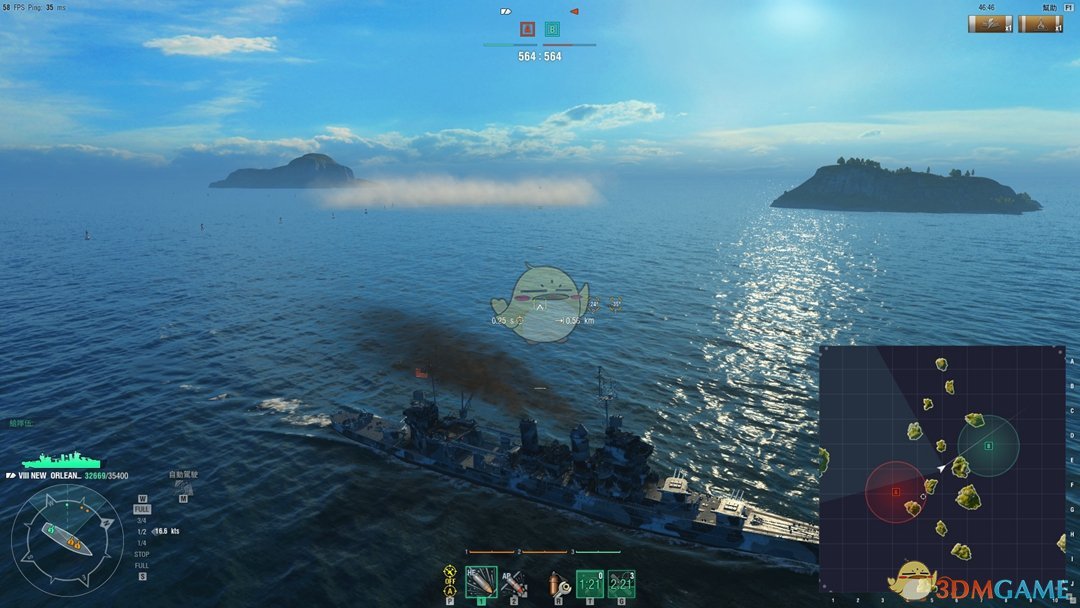The width and height of the screenshot is (1080, 608).
Task: Set engine telegraph to 1/4 speed
Action: pos(142,542)
